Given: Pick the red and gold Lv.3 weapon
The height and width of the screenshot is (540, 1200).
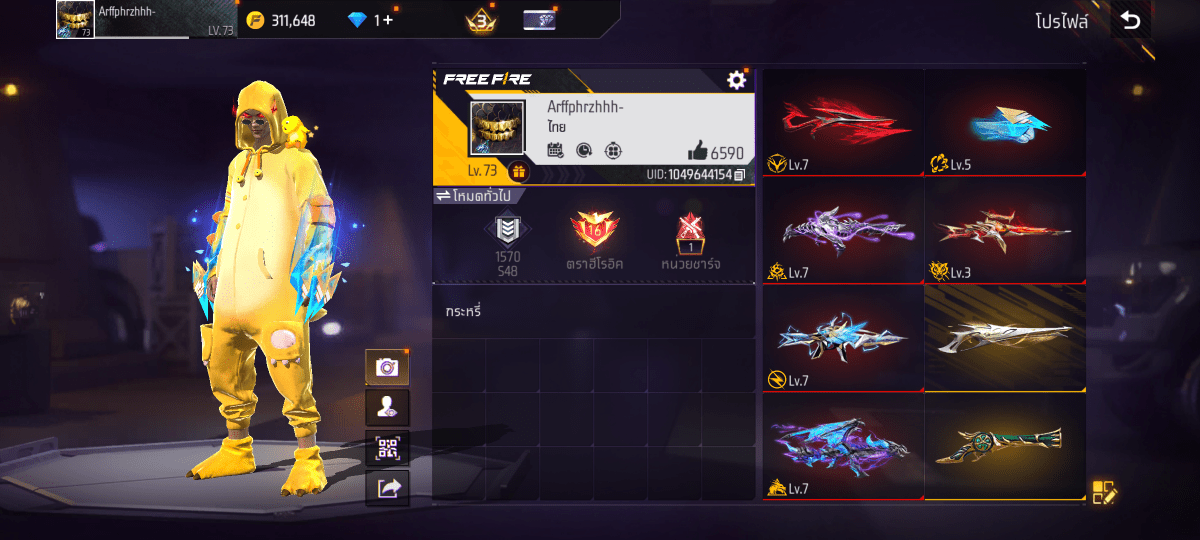Looking at the screenshot, I should (x=1005, y=230).
